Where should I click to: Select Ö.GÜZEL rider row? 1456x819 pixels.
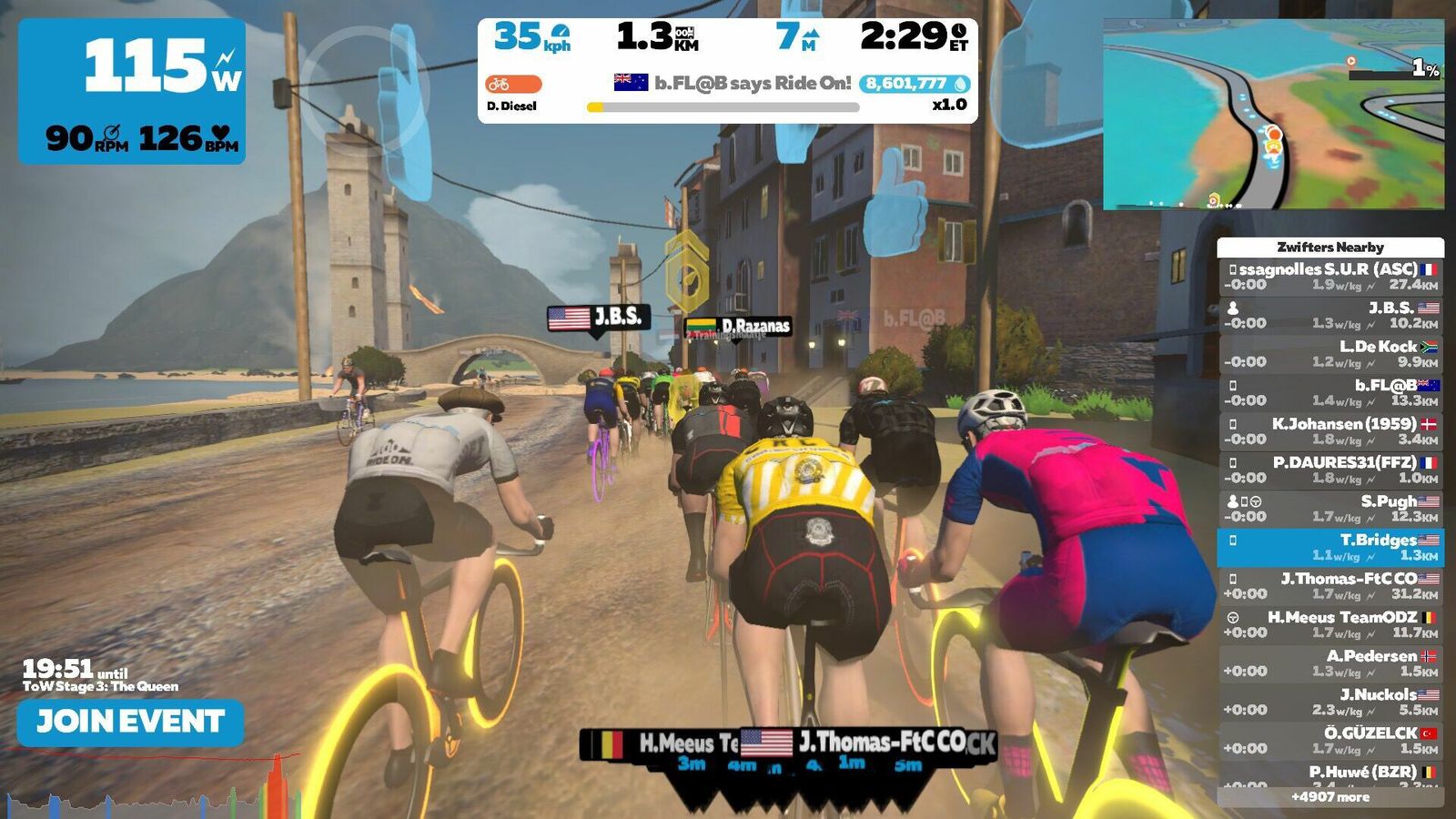pyautogui.click(x=1330, y=741)
